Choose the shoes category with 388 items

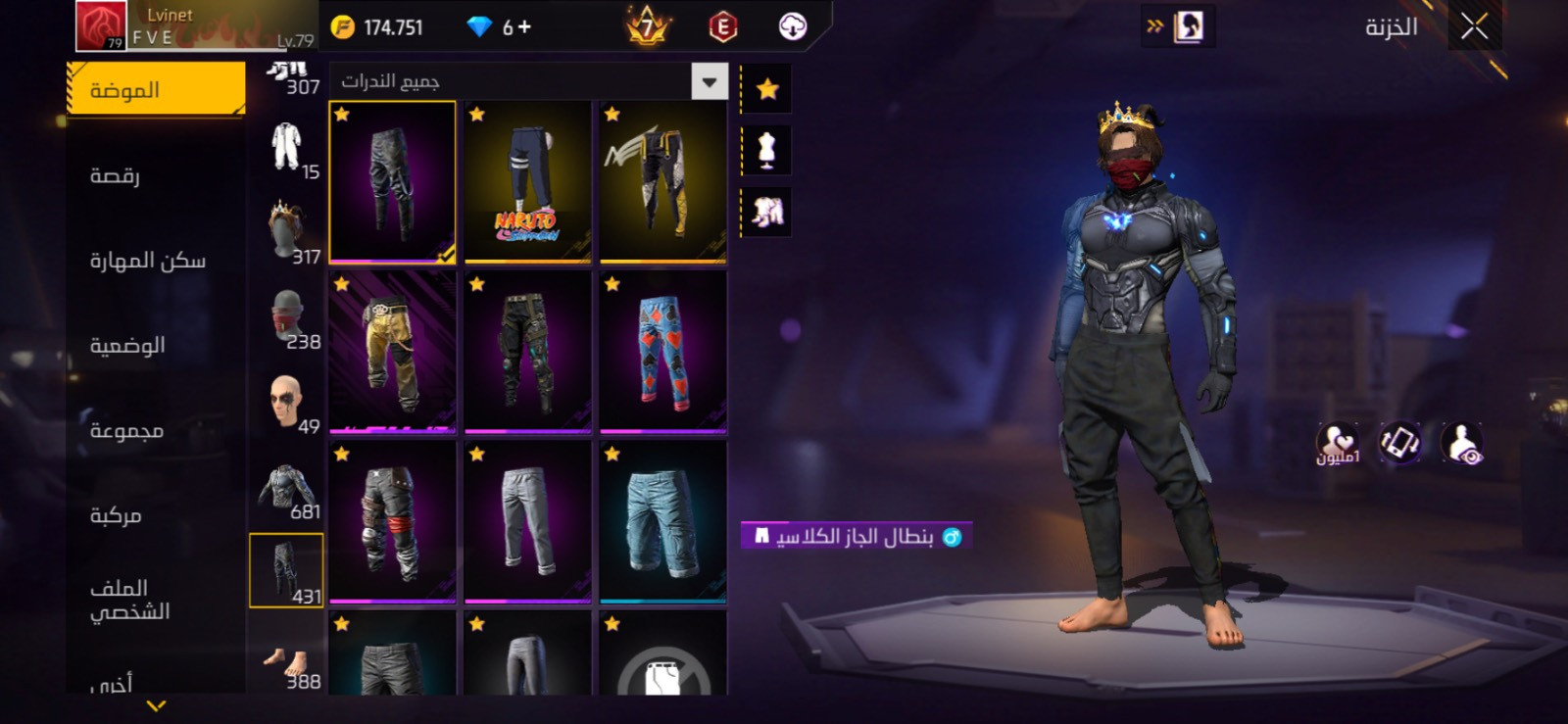coord(287,664)
